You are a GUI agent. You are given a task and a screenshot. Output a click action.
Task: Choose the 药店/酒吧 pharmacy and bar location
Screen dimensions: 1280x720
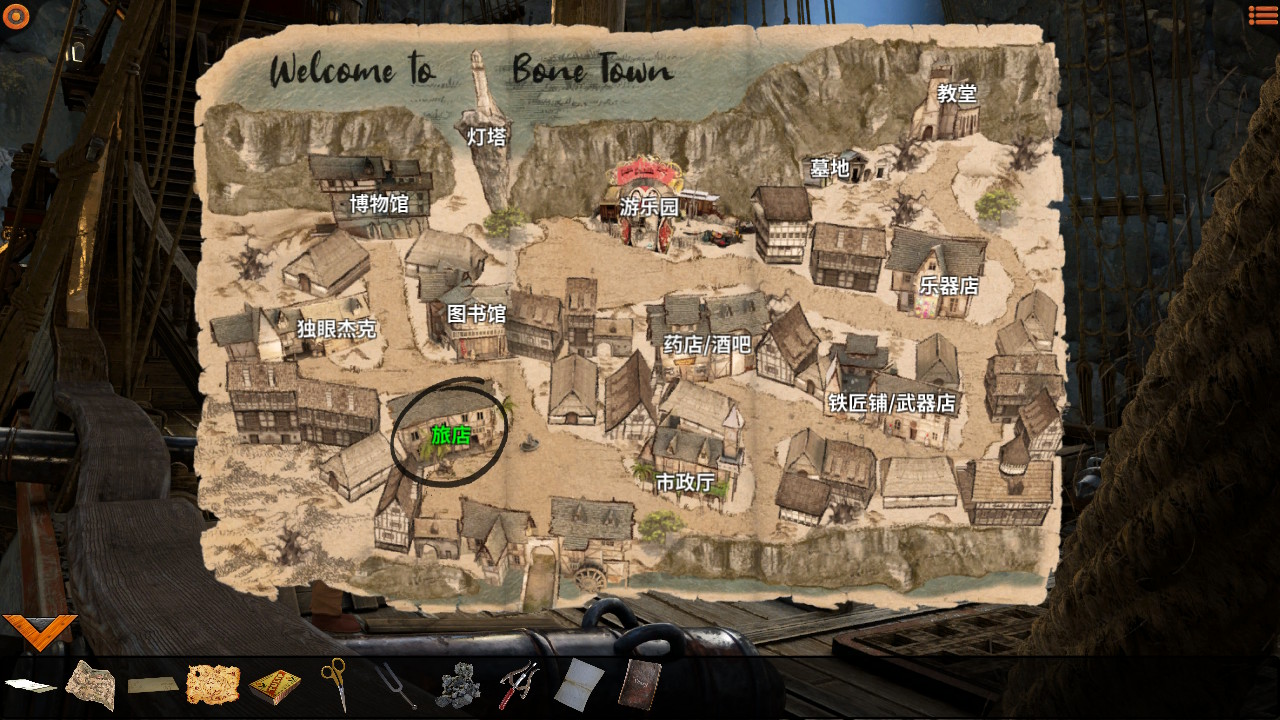[707, 345]
